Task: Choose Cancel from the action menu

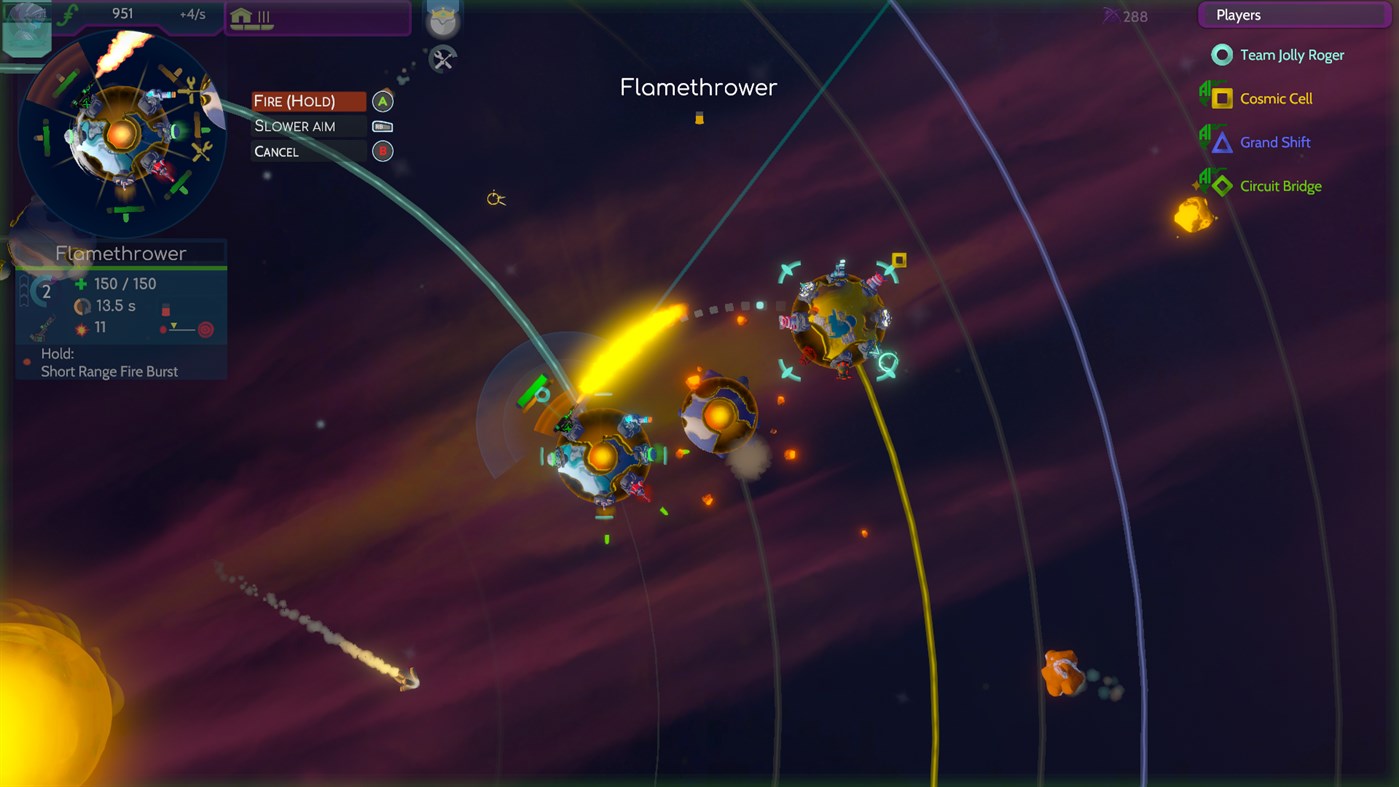Action: [277, 151]
